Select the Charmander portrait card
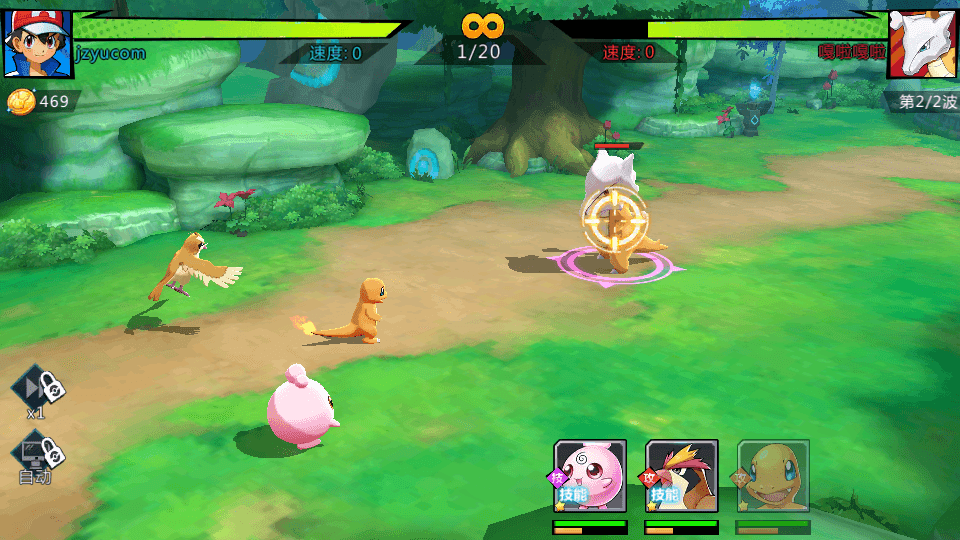960x540 pixels. pyautogui.click(x=773, y=476)
